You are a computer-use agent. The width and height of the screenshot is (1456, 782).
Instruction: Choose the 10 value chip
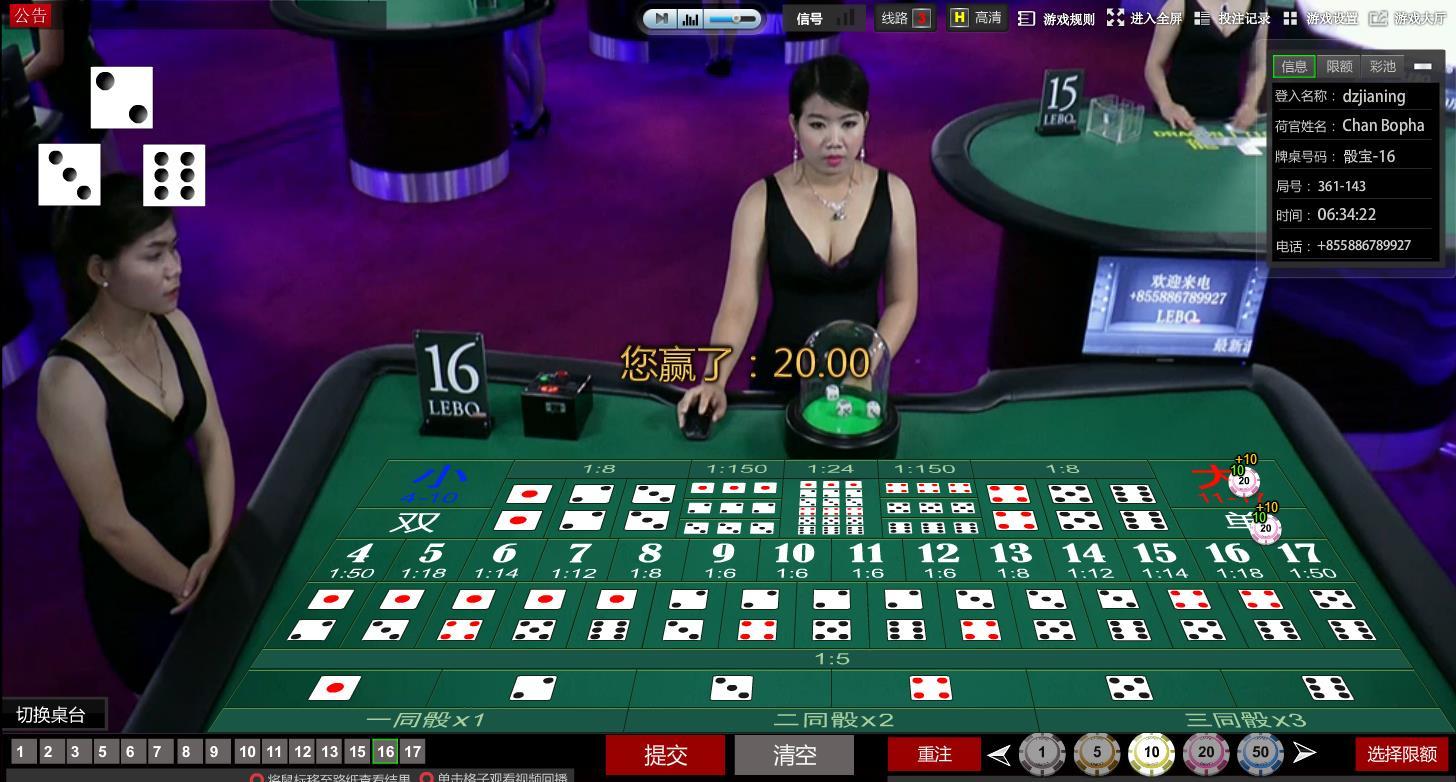coord(1151,753)
